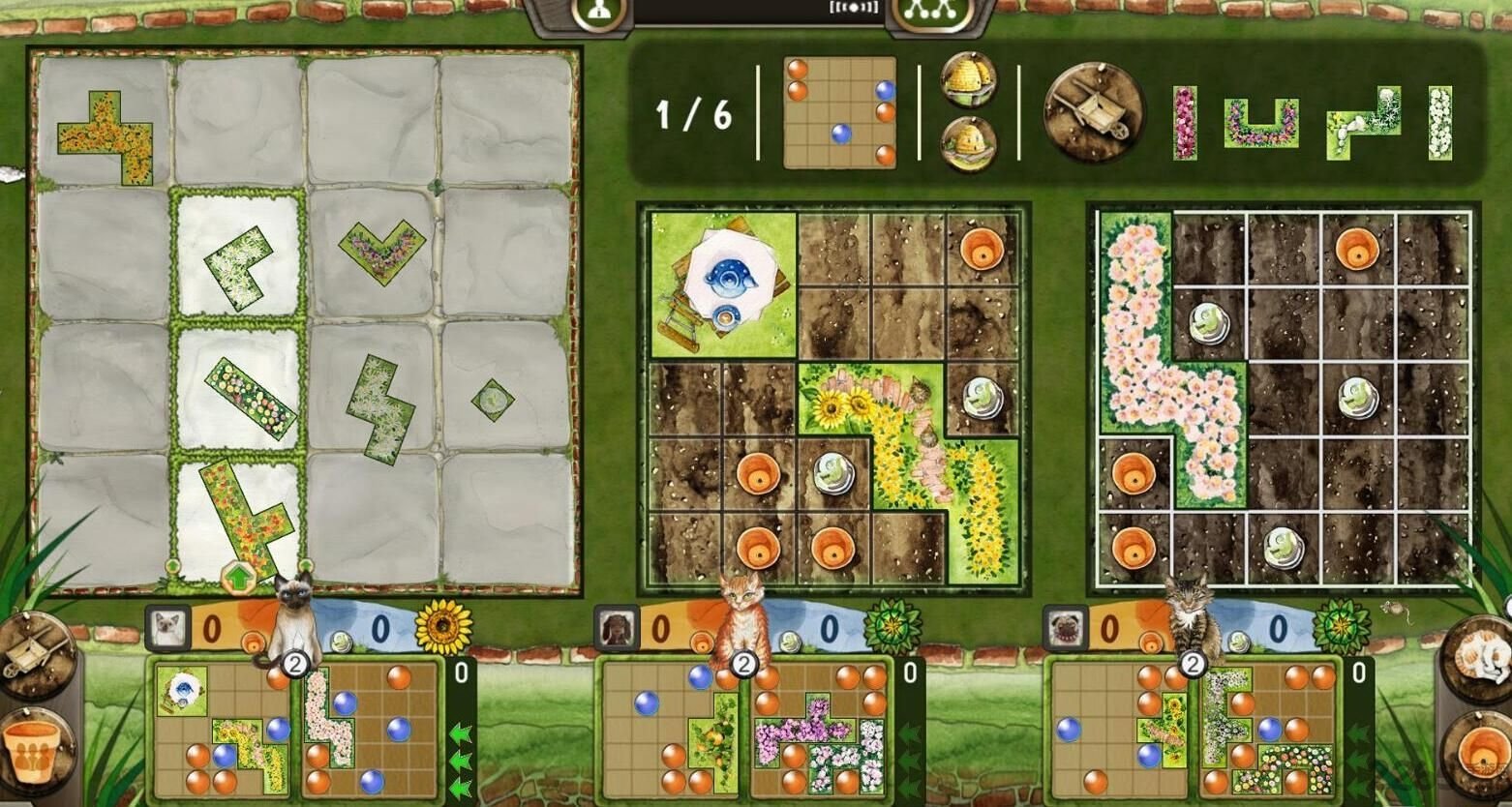This screenshot has width=1512, height=807.
Task: Click the green up arrow gardener marker
Action: (x=238, y=579)
